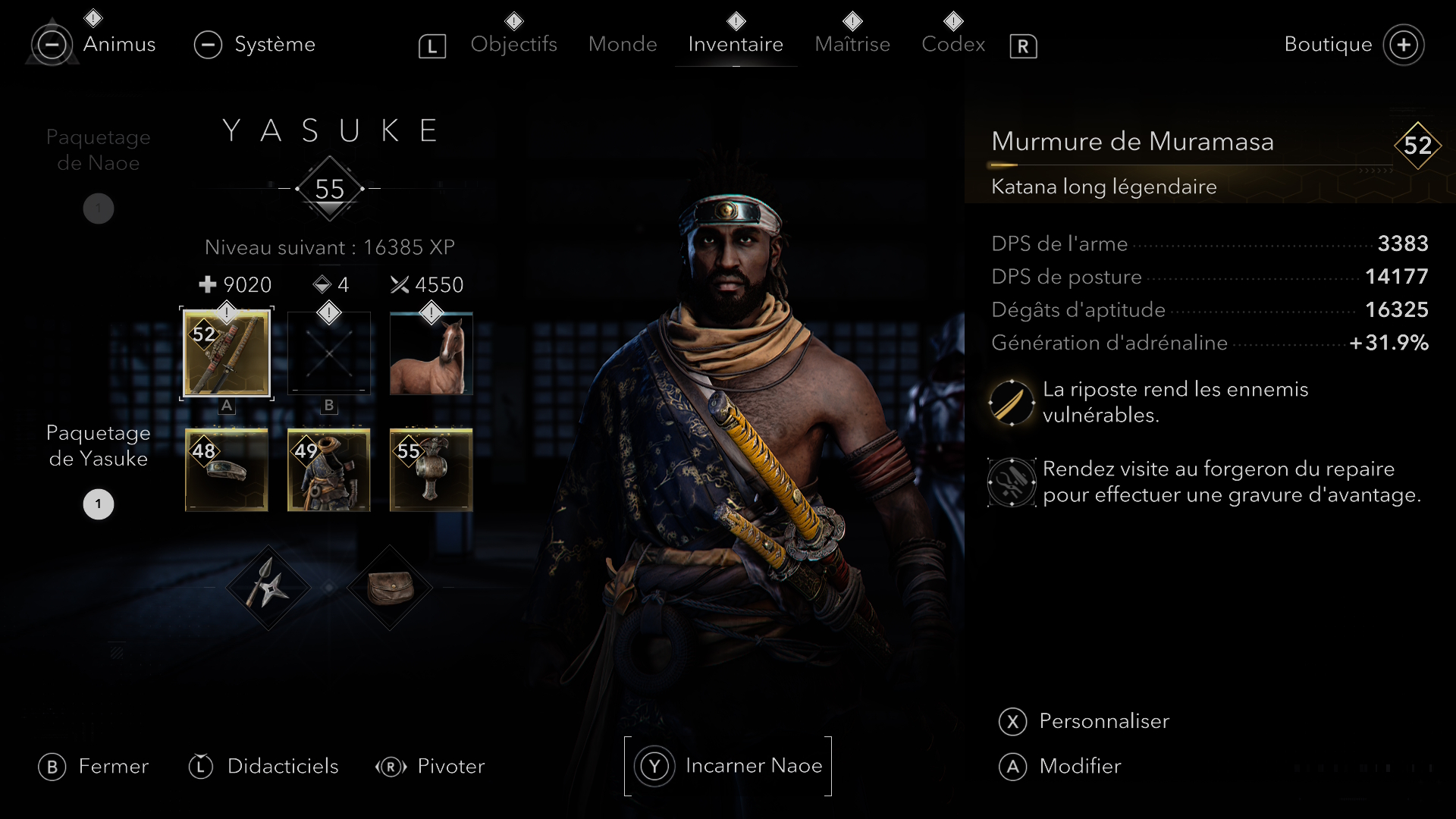Go to the Maîtrise tab
Screen dimensions: 1456x819
point(852,44)
